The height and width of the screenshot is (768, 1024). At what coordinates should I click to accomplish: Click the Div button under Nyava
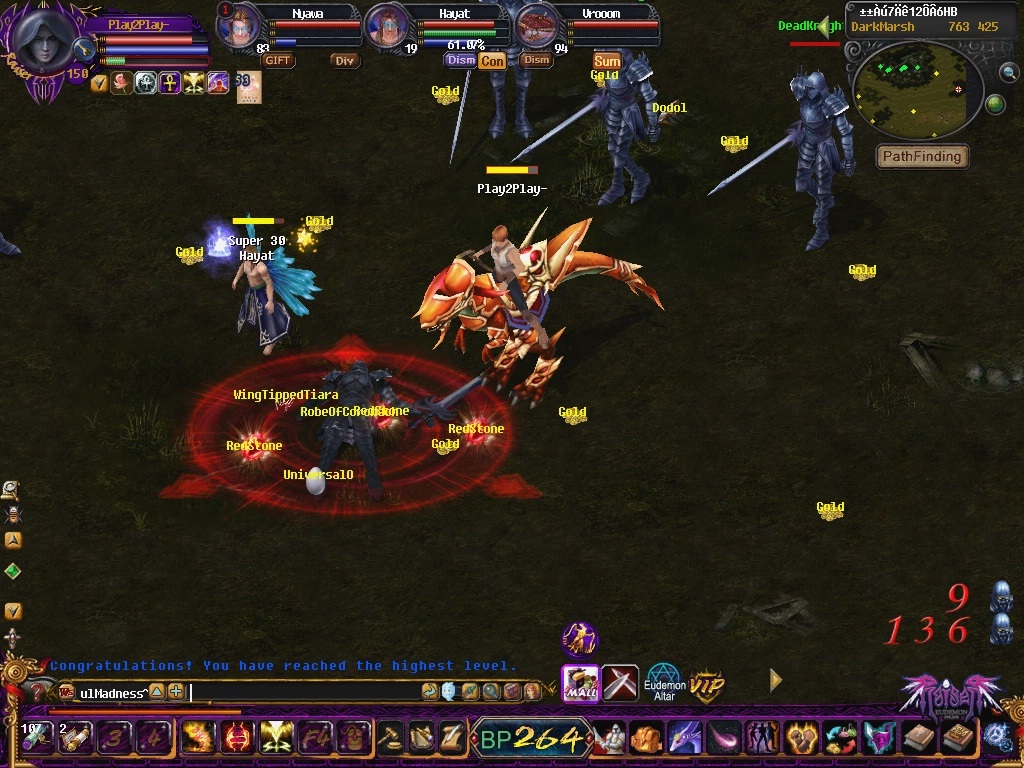(x=345, y=60)
